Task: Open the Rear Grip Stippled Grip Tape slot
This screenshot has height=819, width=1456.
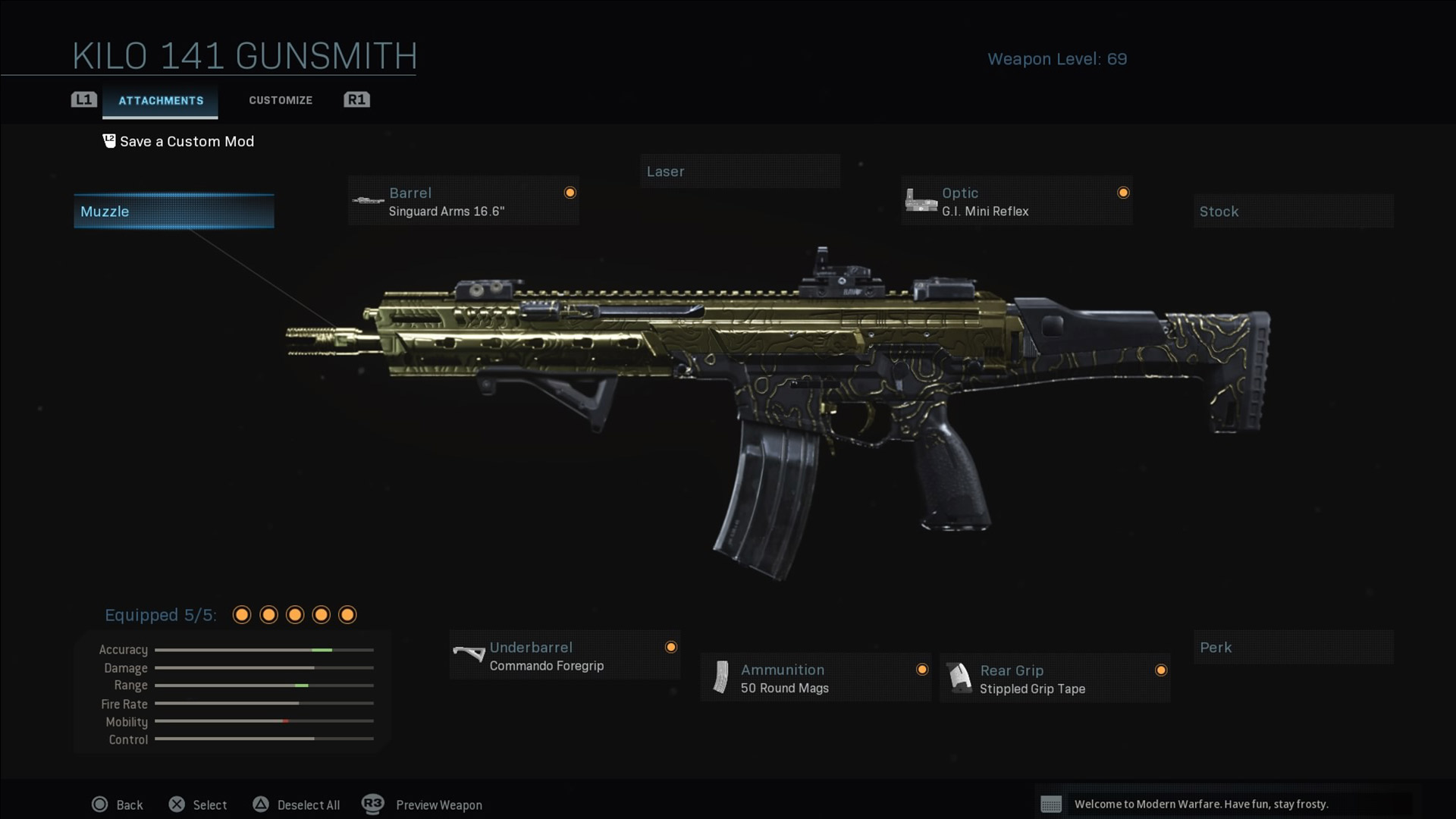Action: pos(1055,679)
